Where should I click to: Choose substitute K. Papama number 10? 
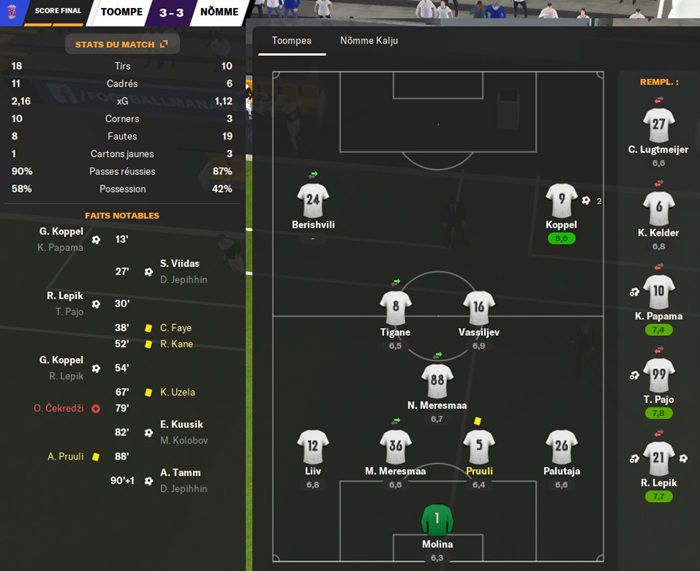[658, 293]
